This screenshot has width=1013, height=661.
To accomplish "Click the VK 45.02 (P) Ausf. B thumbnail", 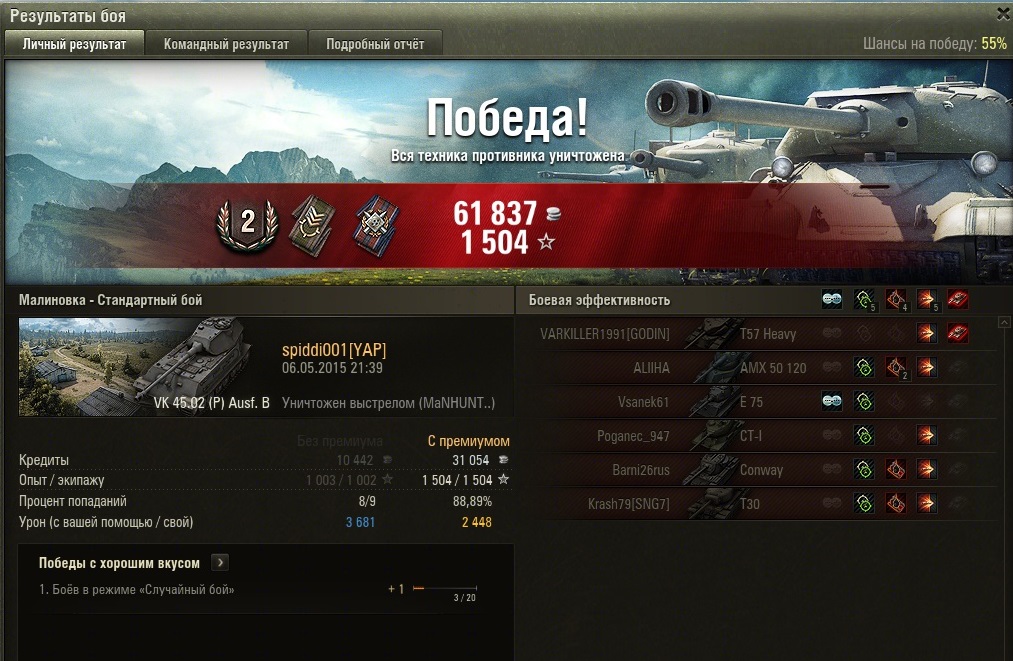I will point(145,366).
